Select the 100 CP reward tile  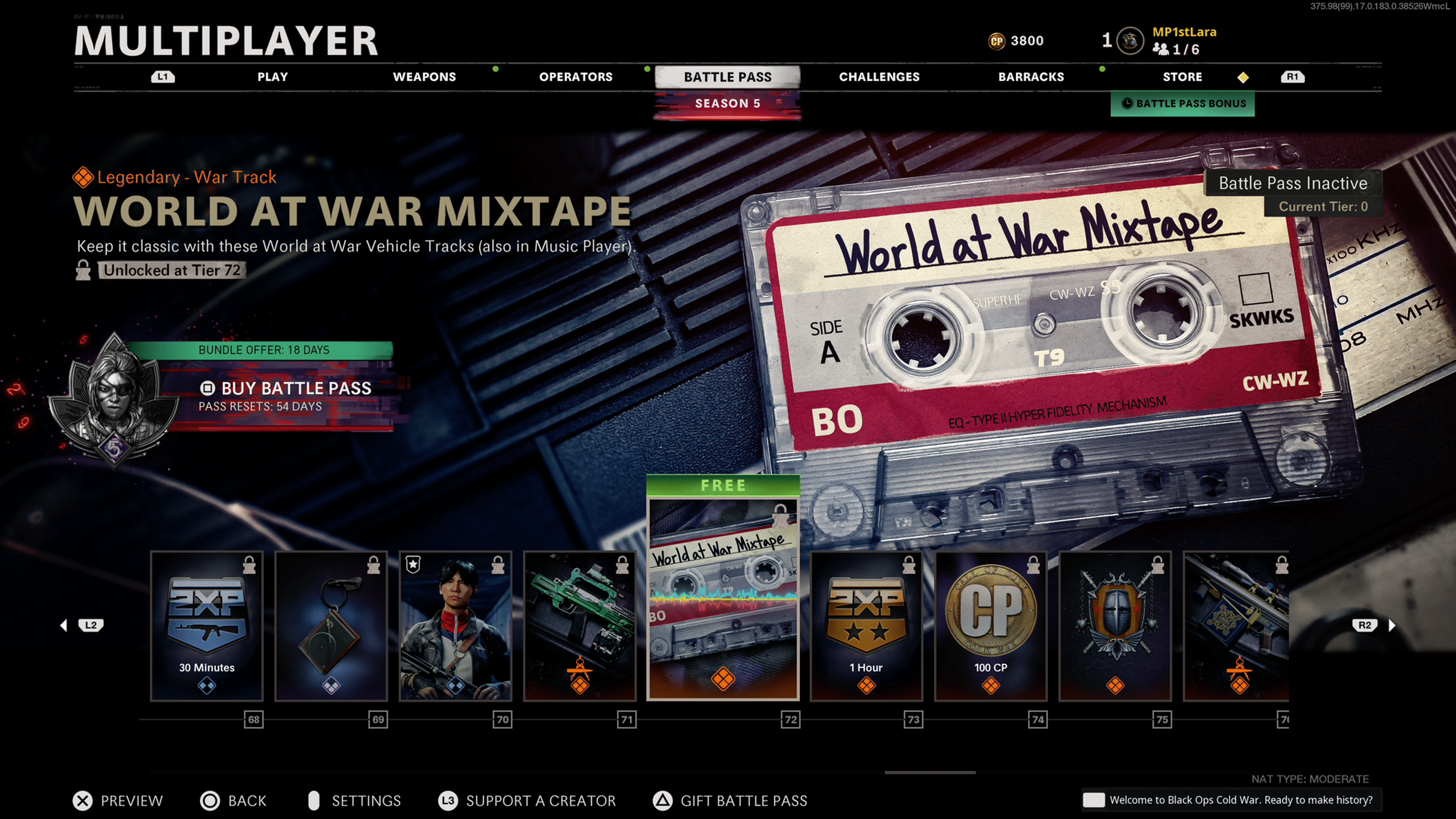coord(991,626)
